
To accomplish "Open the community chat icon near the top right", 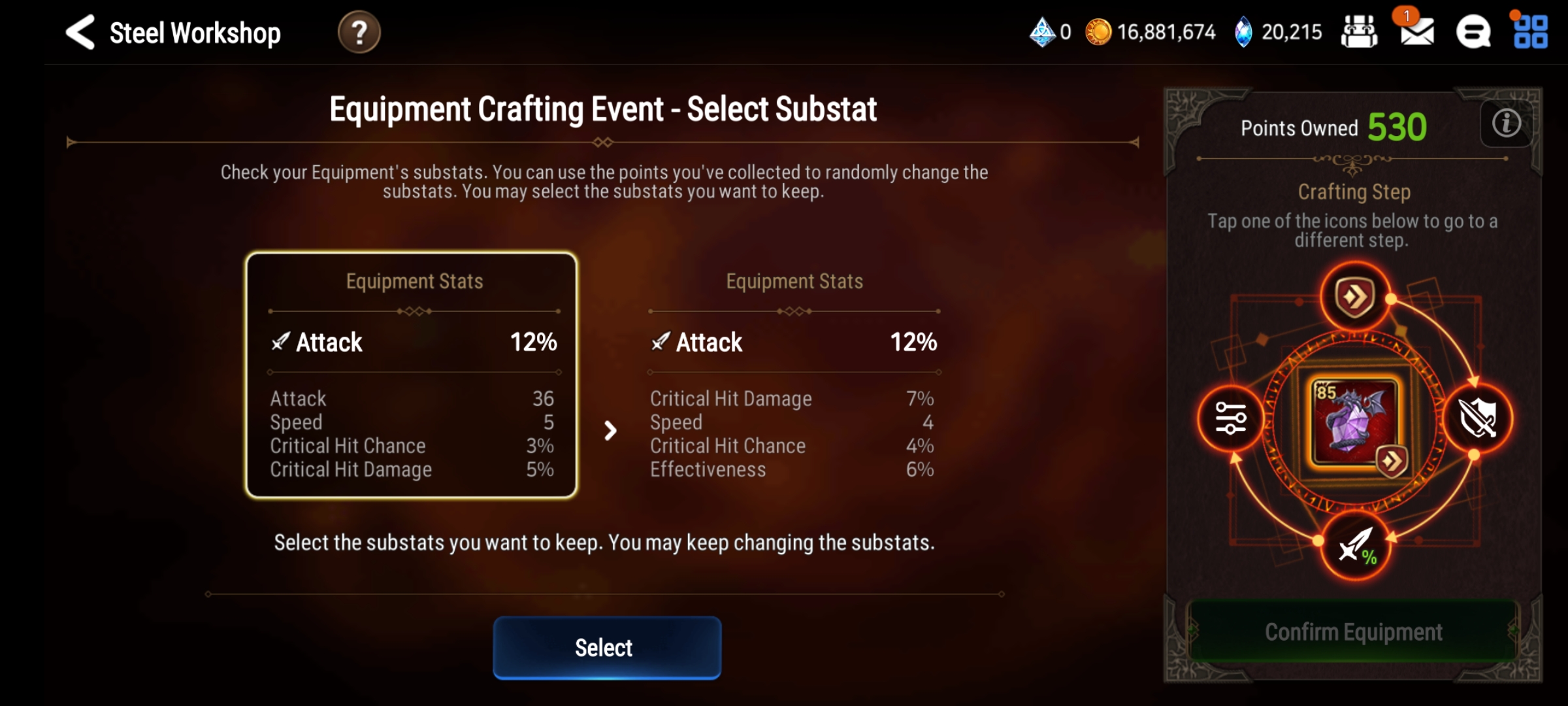I will coord(1475,31).
